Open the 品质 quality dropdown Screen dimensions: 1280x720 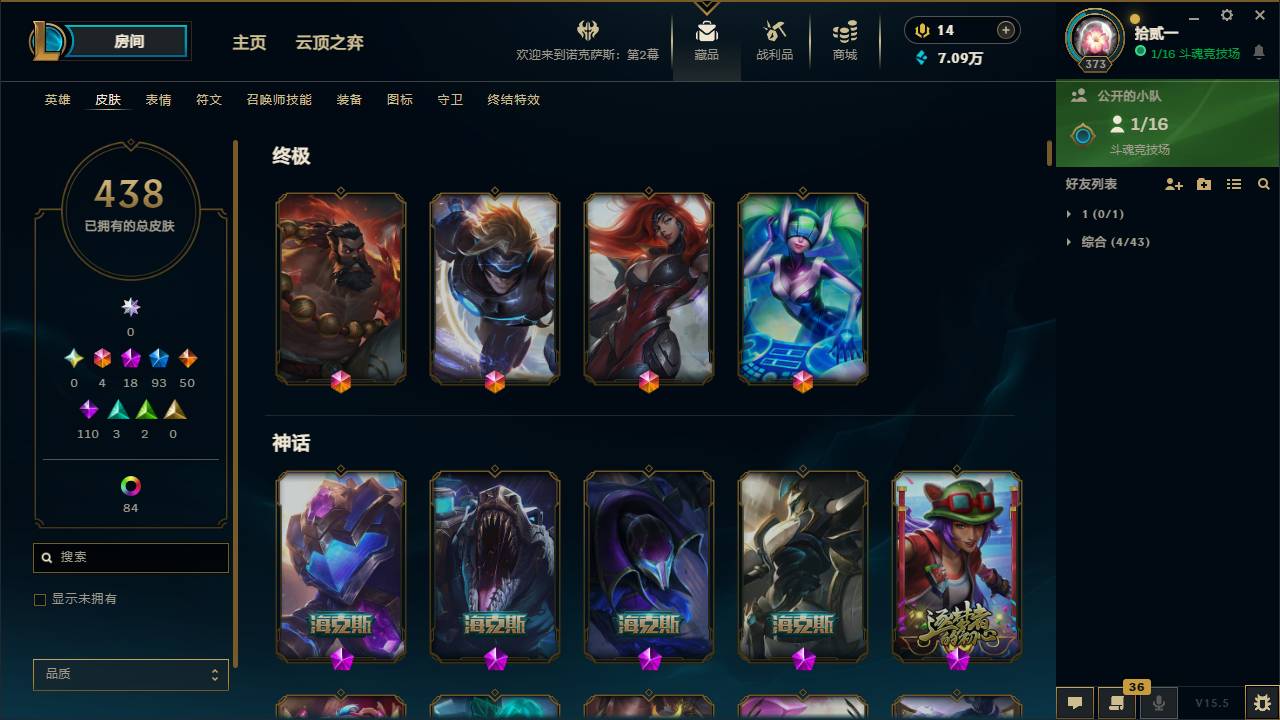pos(130,675)
